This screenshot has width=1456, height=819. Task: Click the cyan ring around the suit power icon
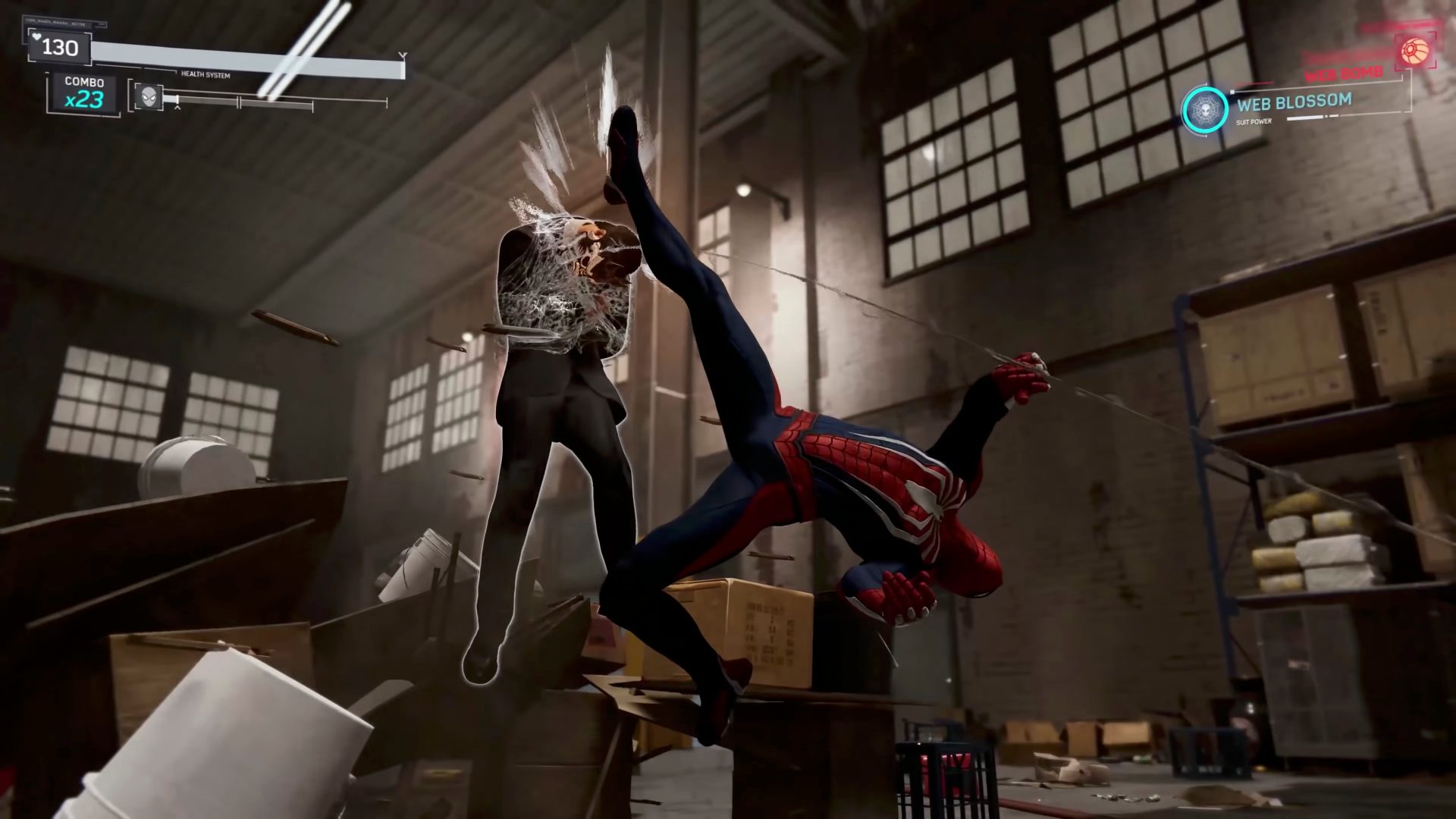[x=1204, y=87]
